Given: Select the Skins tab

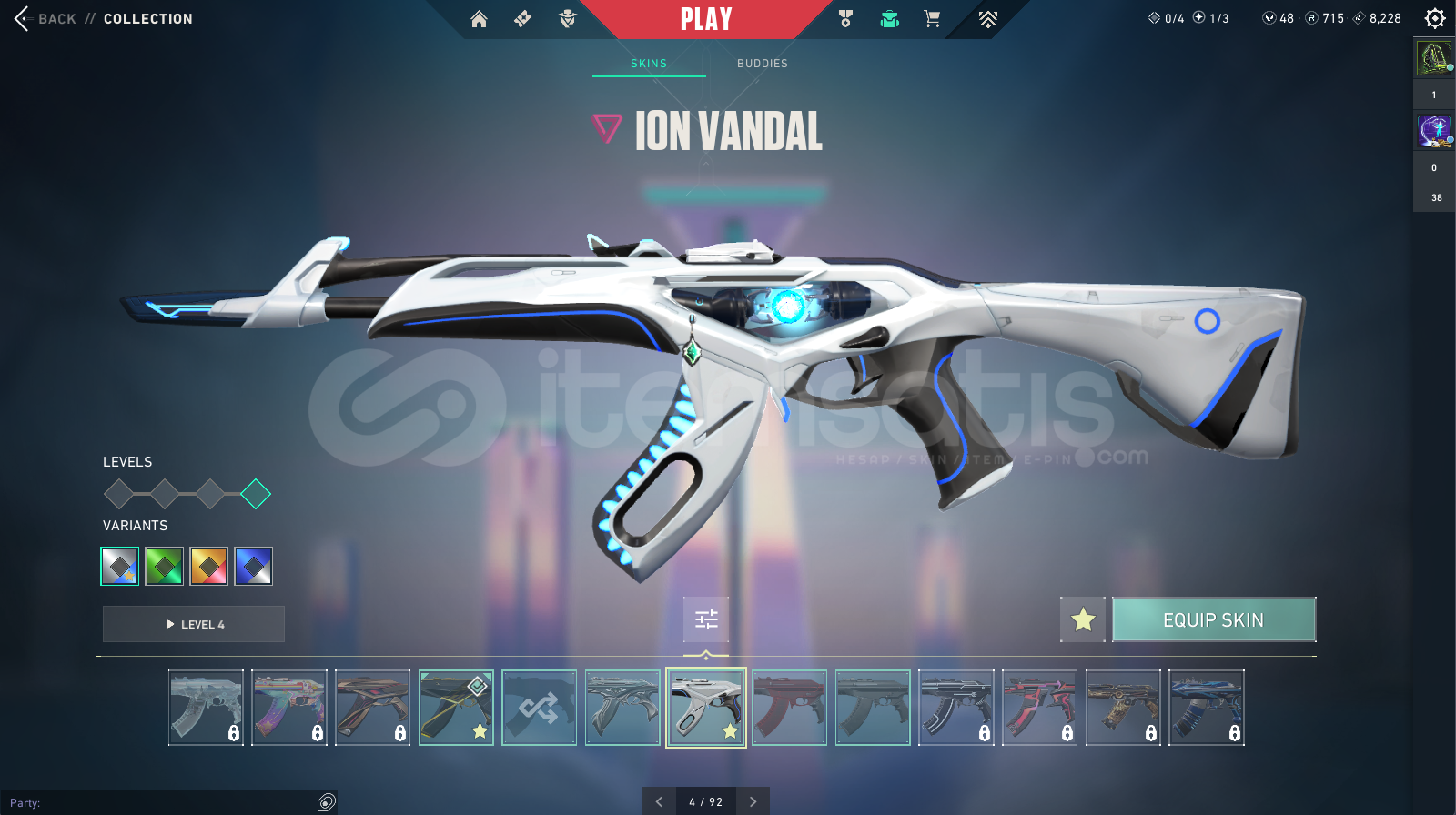Looking at the screenshot, I should click(x=649, y=64).
